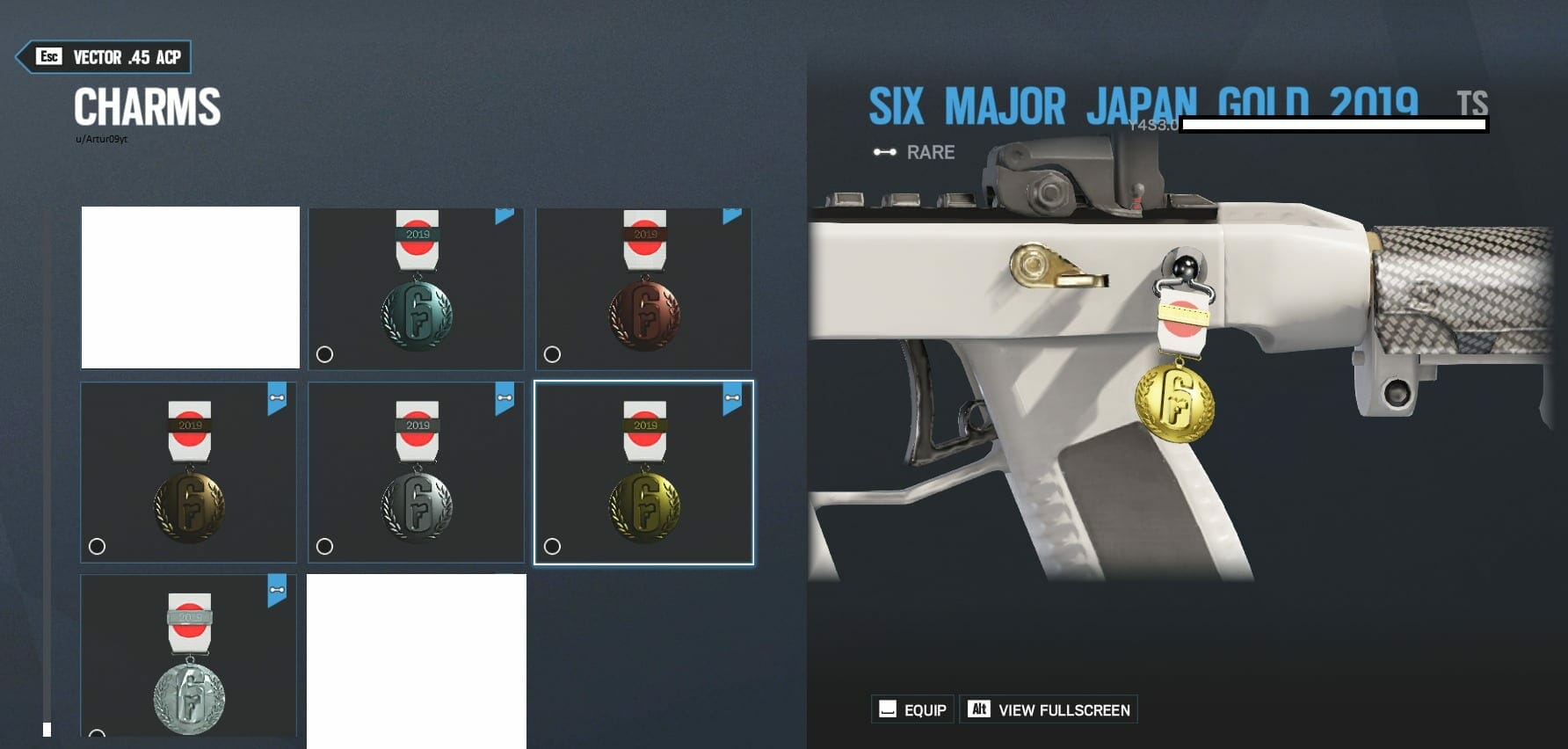Choose the copper-red 2019 medal charm
The height and width of the screenshot is (749, 1568).
tap(643, 288)
